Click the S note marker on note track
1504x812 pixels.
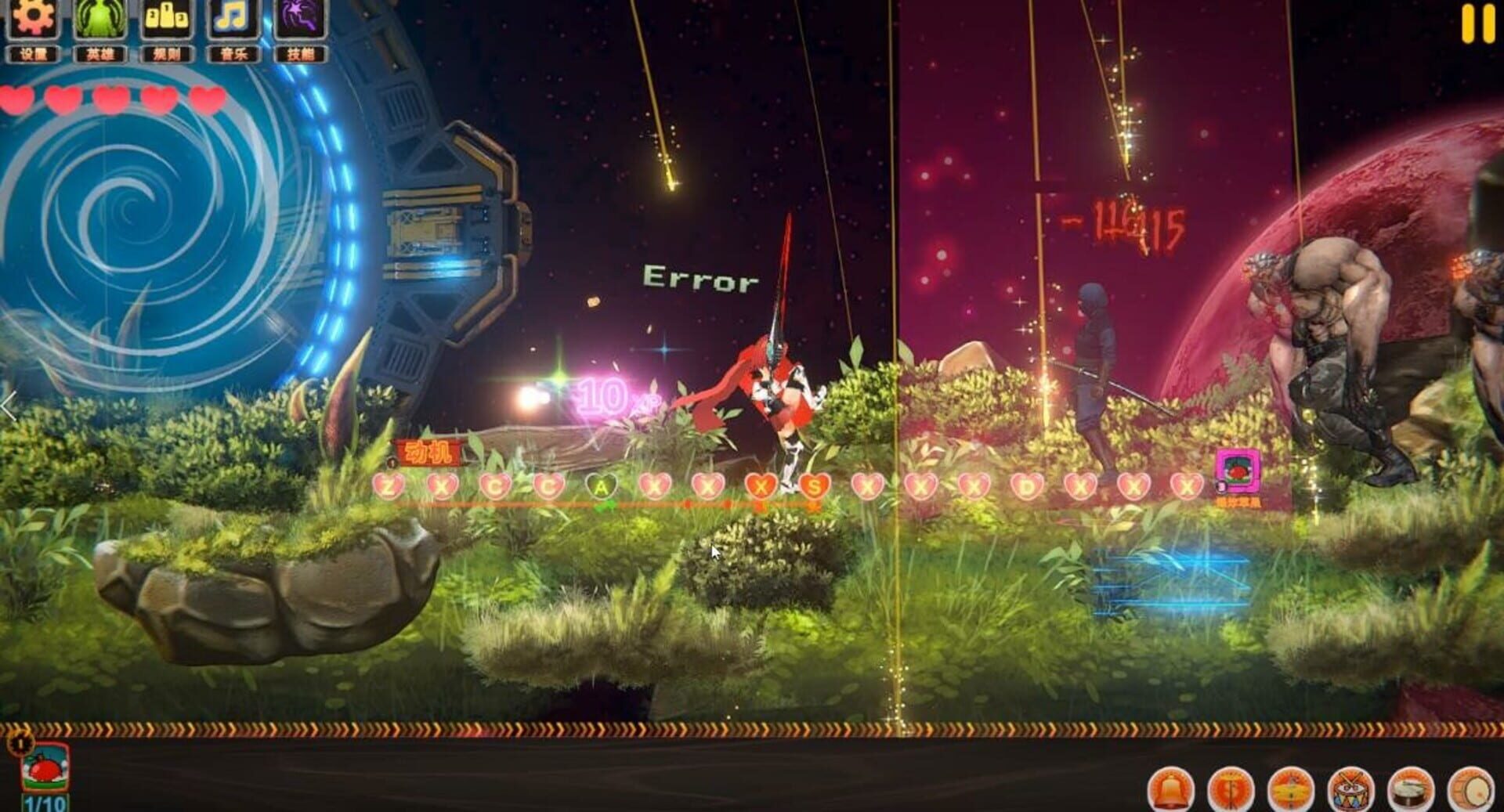[x=815, y=487]
